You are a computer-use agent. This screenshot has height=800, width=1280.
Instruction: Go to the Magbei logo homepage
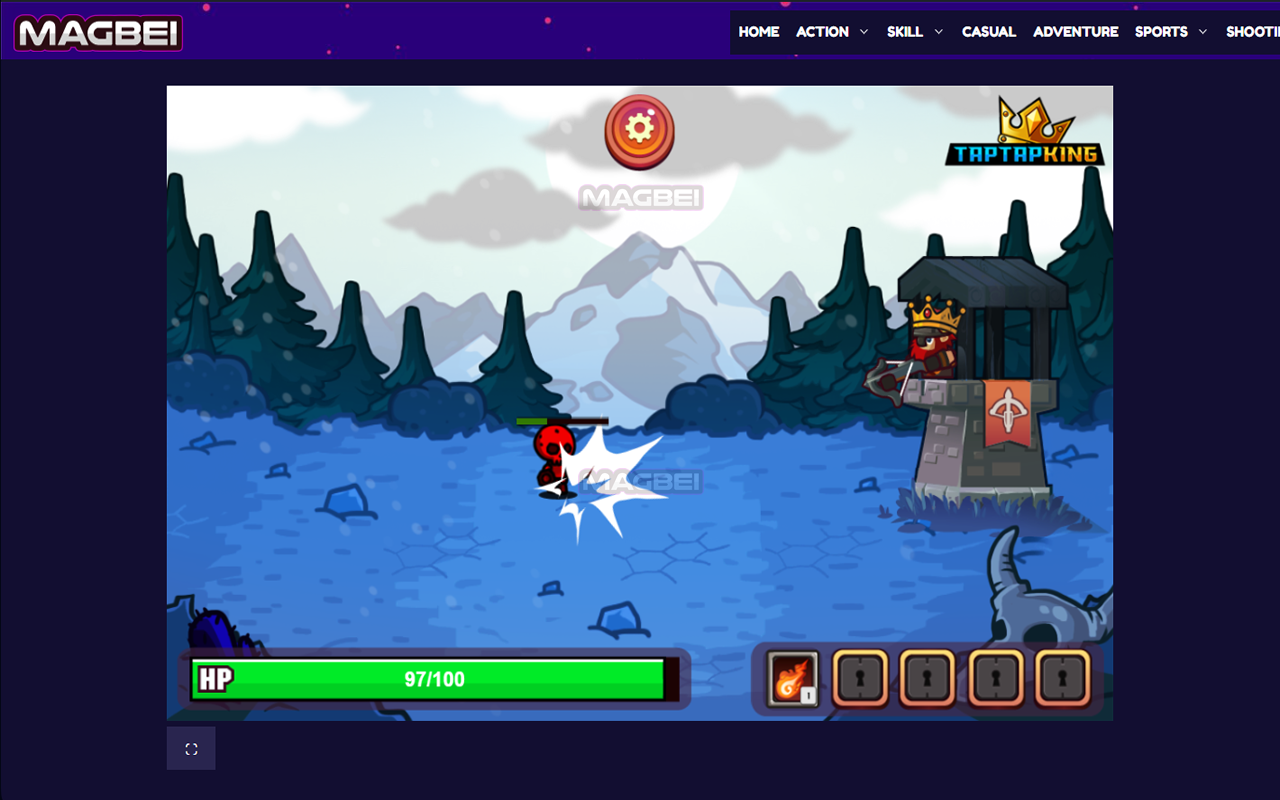coord(98,33)
